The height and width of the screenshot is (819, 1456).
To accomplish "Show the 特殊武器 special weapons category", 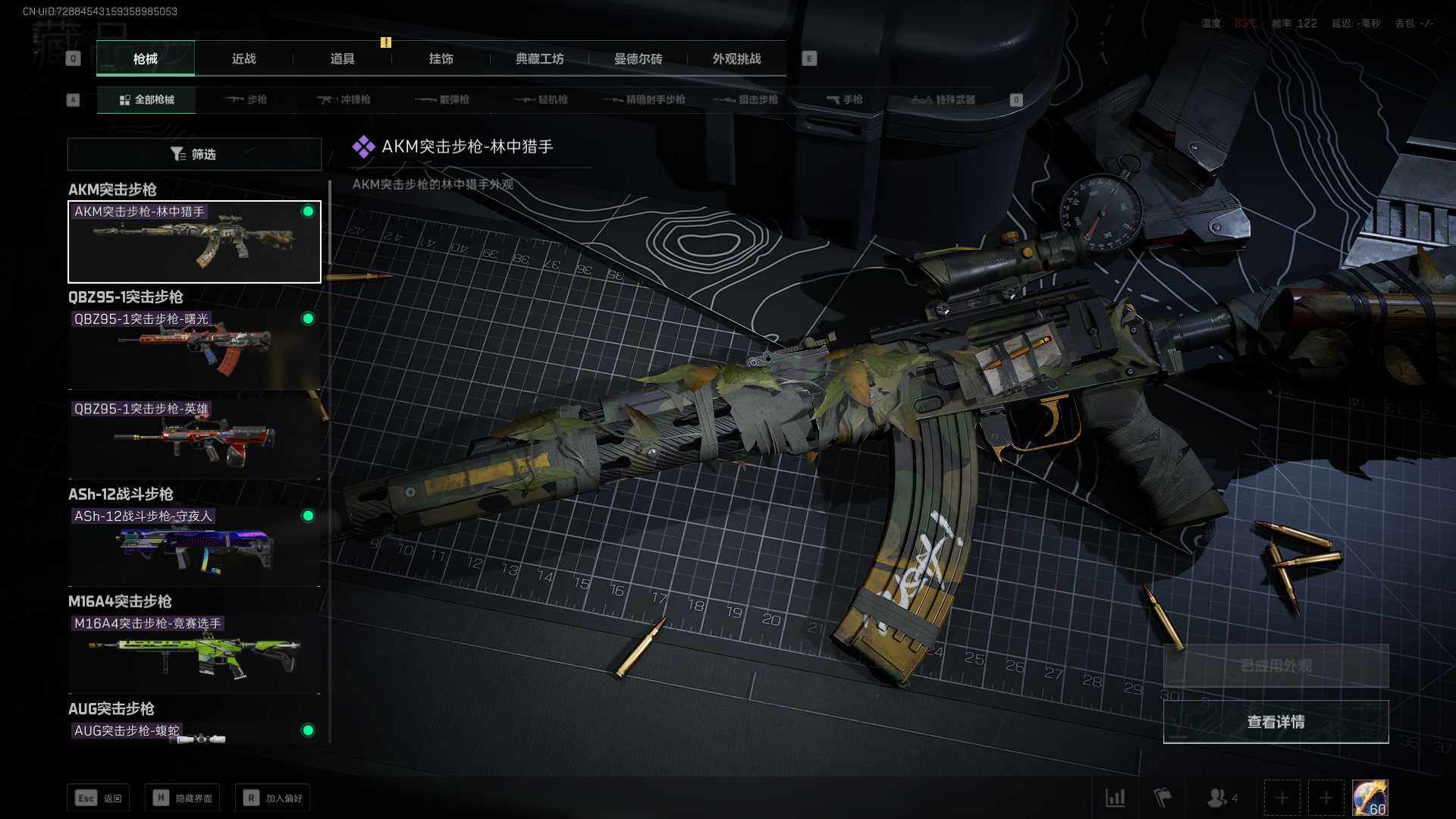I will point(943,99).
